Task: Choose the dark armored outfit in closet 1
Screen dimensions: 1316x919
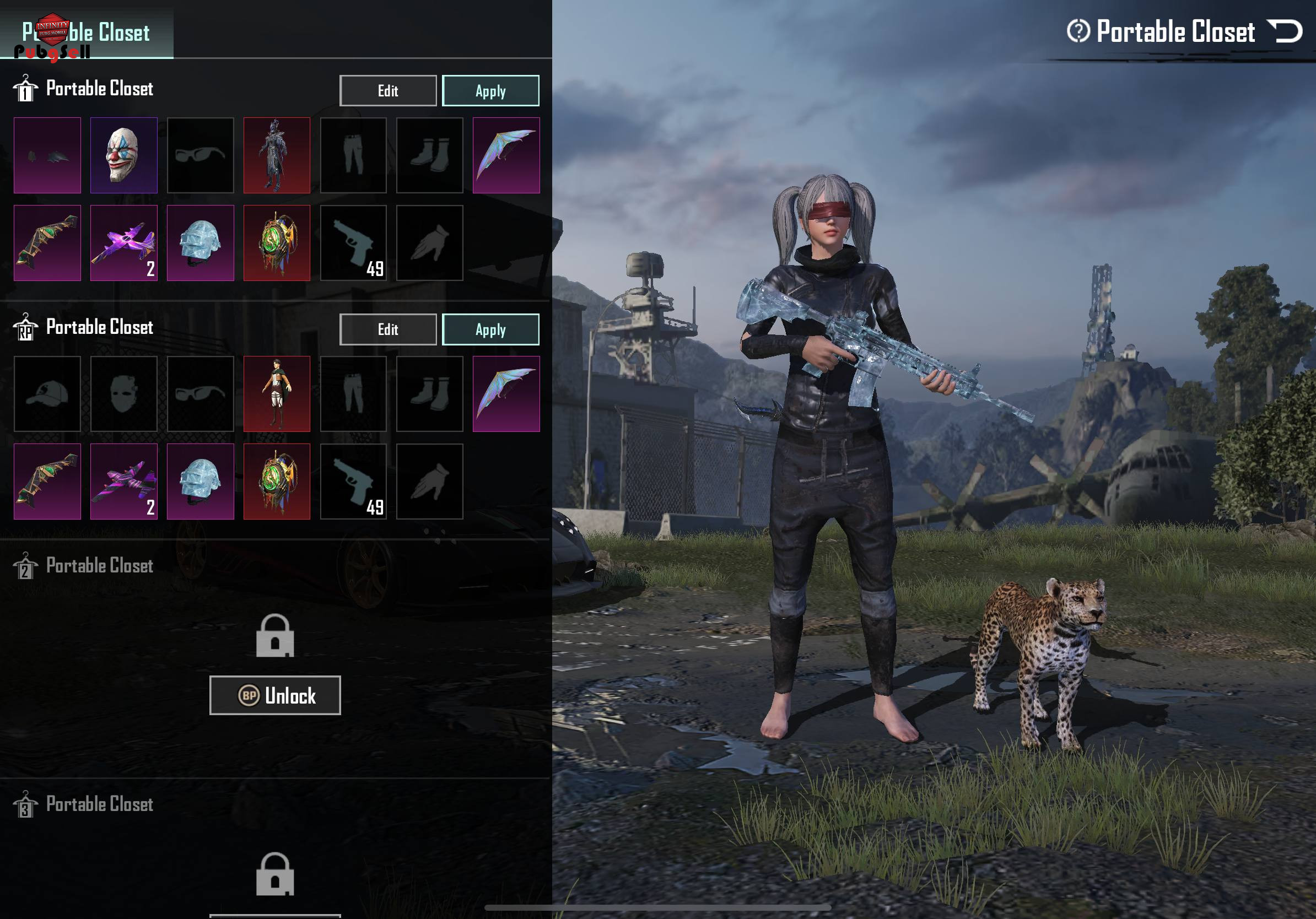Action: coord(276,155)
